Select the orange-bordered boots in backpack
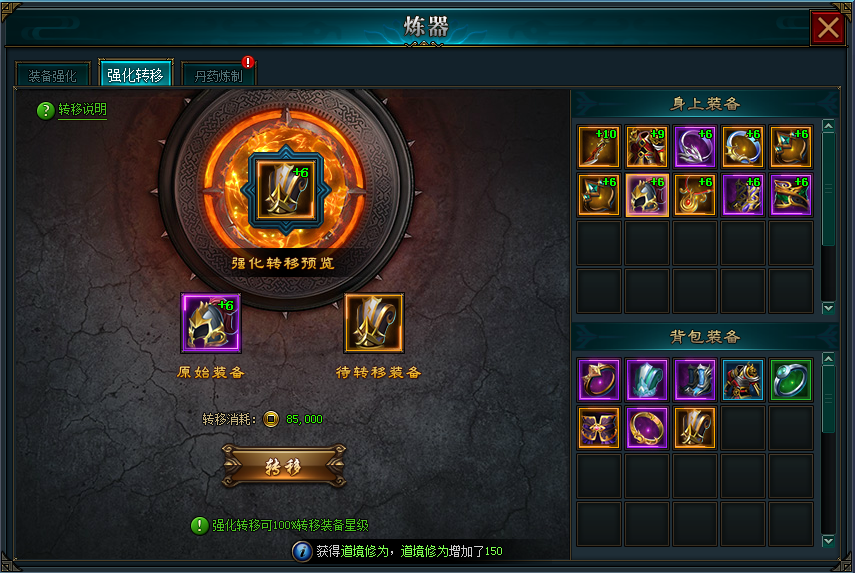The width and height of the screenshot is (855, 573). [x=695, y=428]
